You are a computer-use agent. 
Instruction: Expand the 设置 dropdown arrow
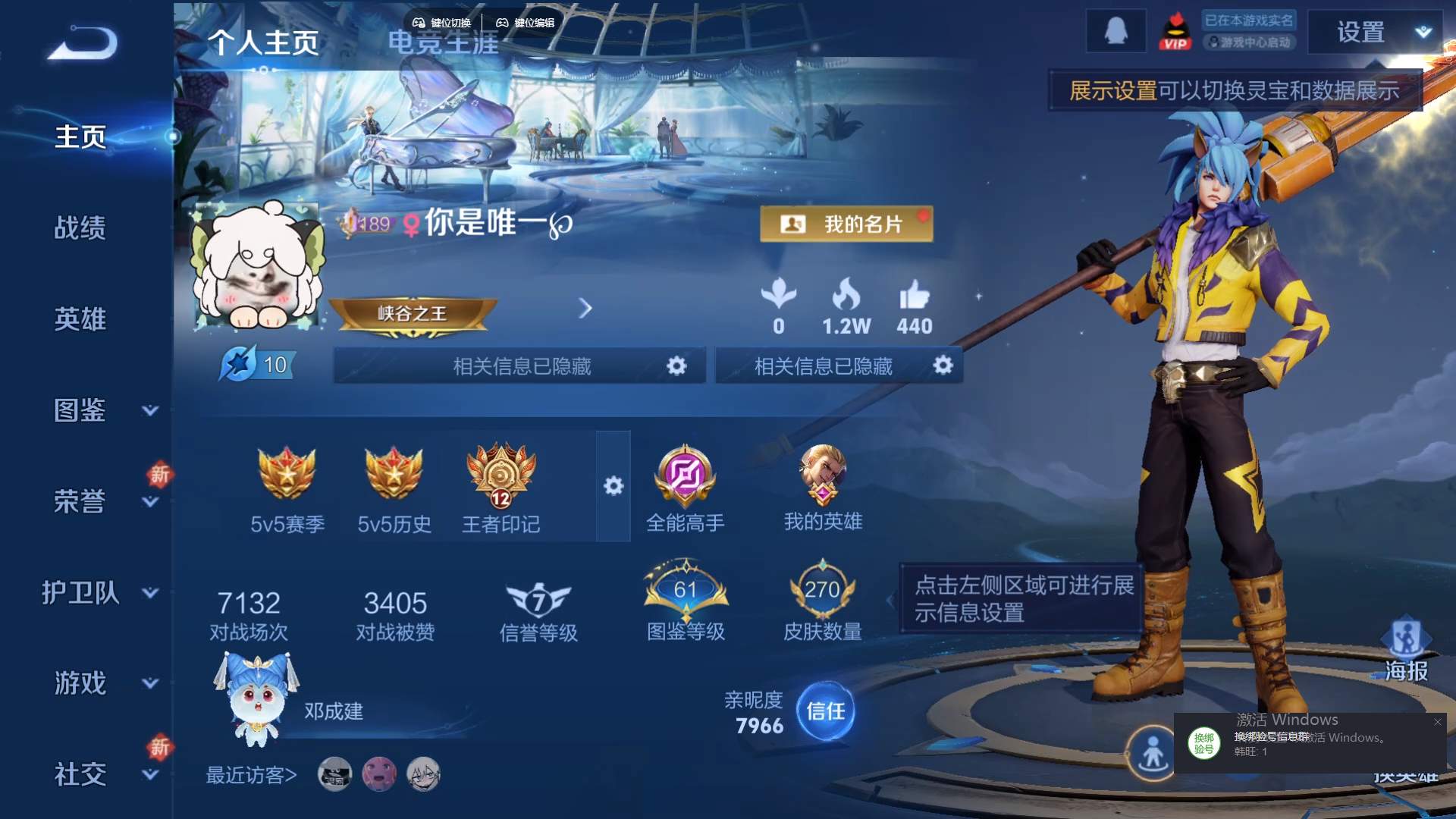click(1424, 32)
